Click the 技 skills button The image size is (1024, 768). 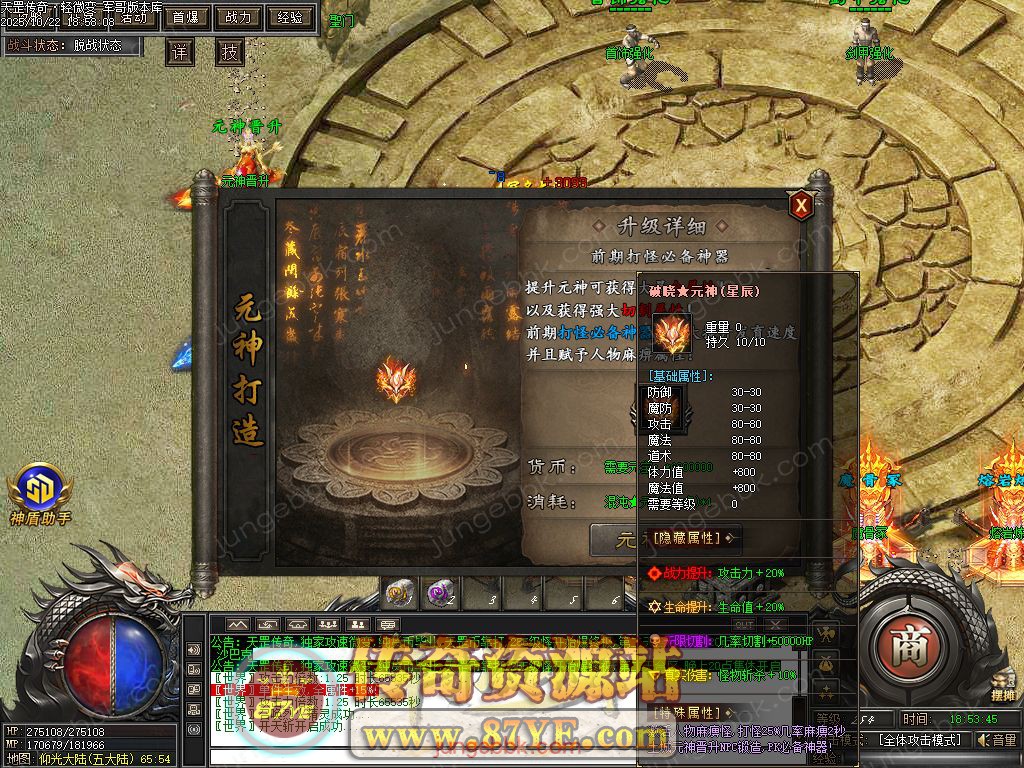click(229, 52)
